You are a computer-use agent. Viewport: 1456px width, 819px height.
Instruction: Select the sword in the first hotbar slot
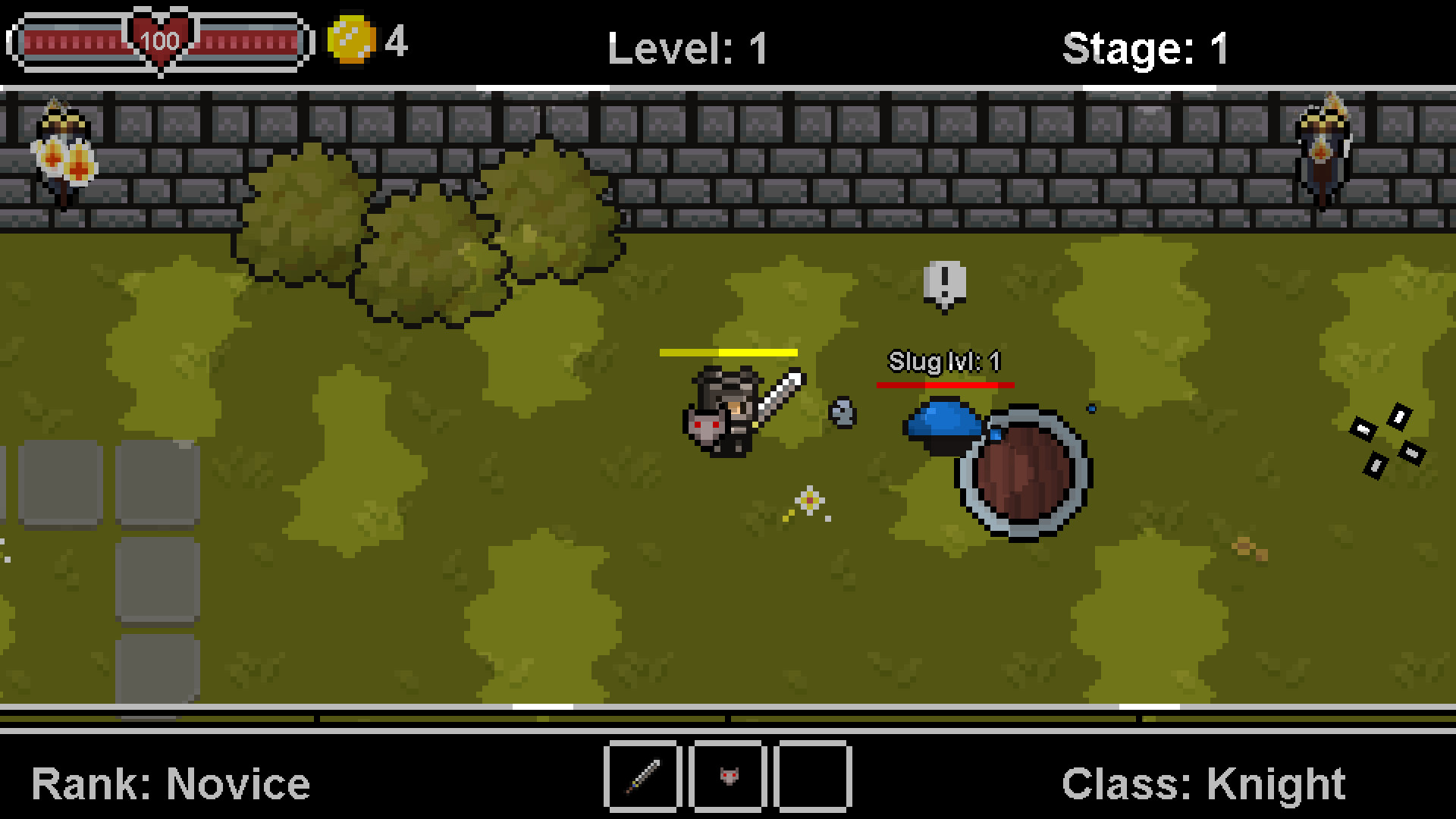(642, 777)
